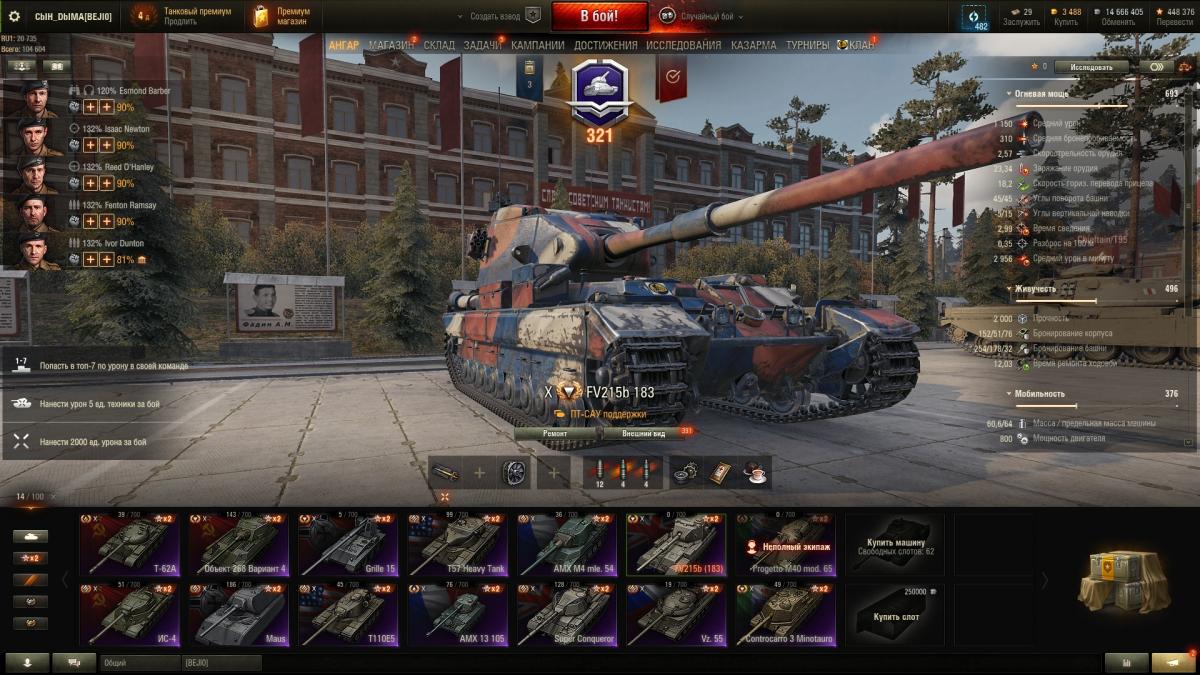Screen dimensions: 1200x675
Task: Click the Ремонт button
Action: click(555, 433)
